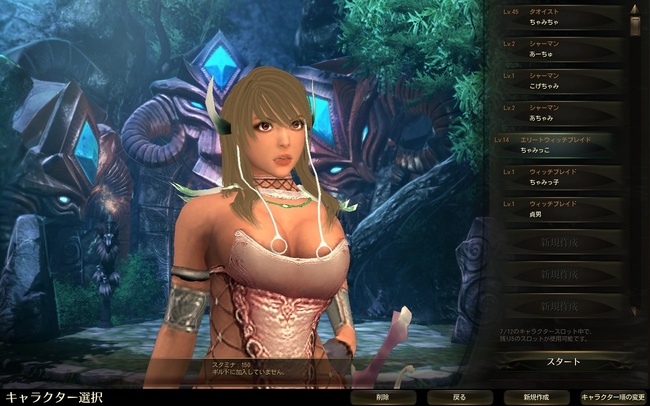Select the Witchblade character 貞男

click(x=560, y=208)
